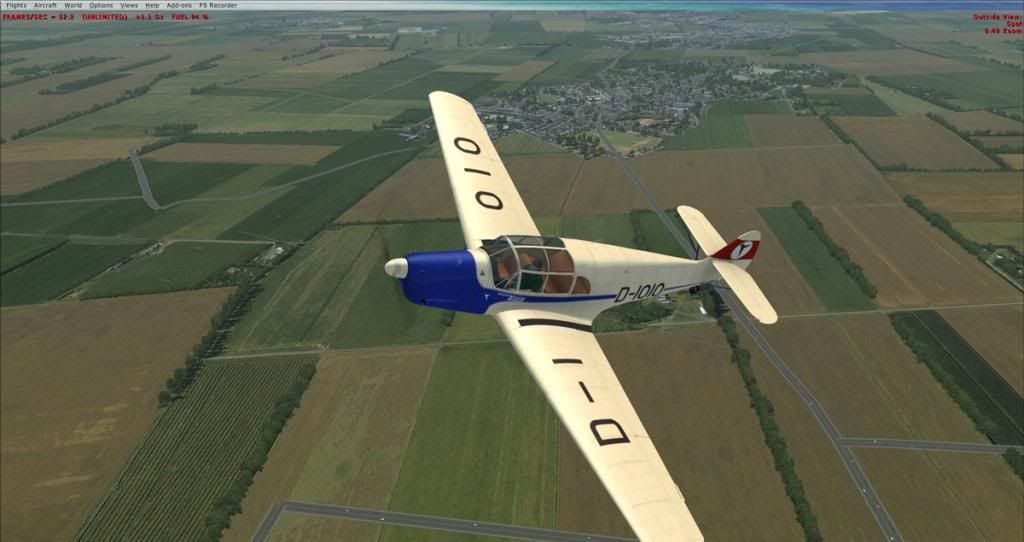The height and width of the screenshot is (542, 1024).
Task: Open the Help menu
Action: [152, 5]
